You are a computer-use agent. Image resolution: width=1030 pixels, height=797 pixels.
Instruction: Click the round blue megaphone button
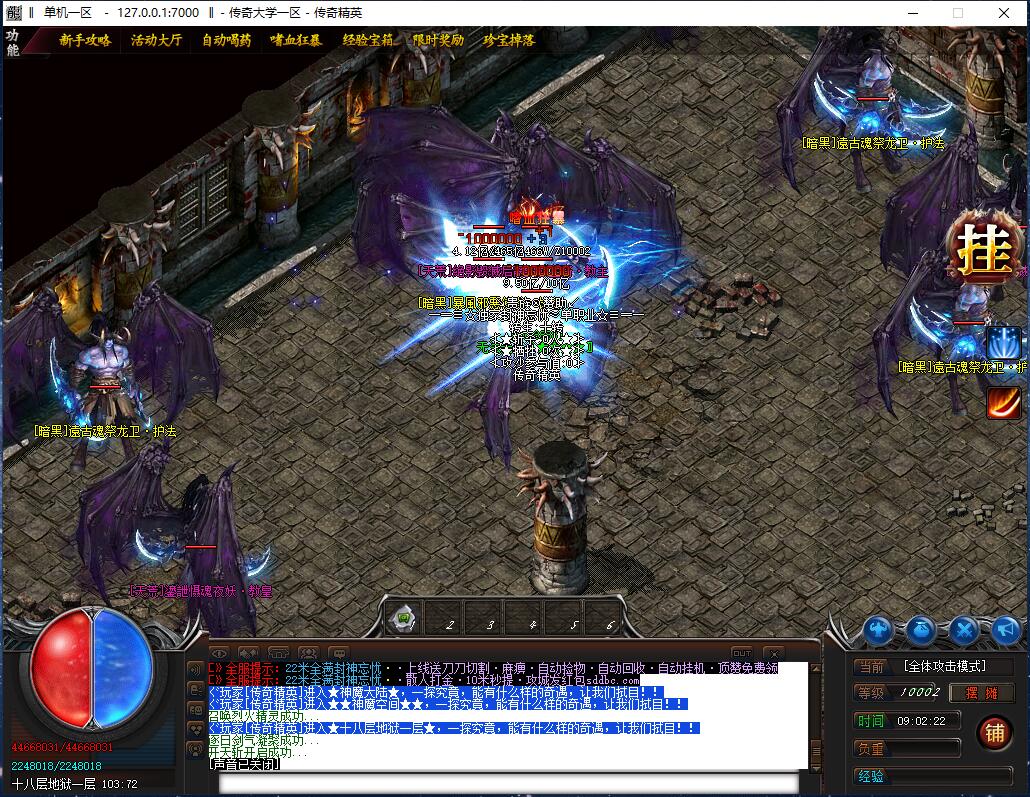click(x=1005, y=630)
